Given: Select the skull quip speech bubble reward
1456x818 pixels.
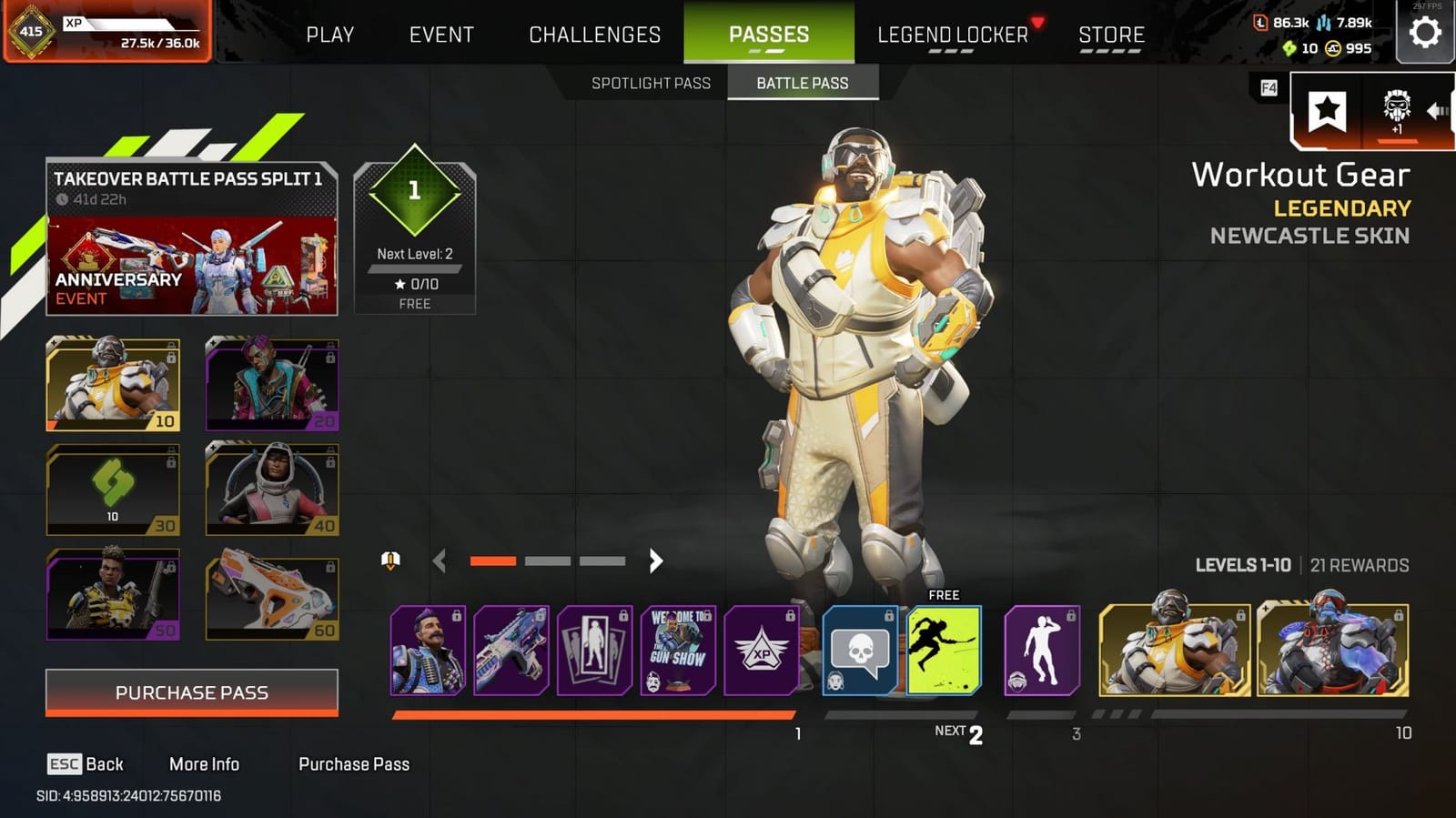Looking at the screenshot, I should coord(859,651).
